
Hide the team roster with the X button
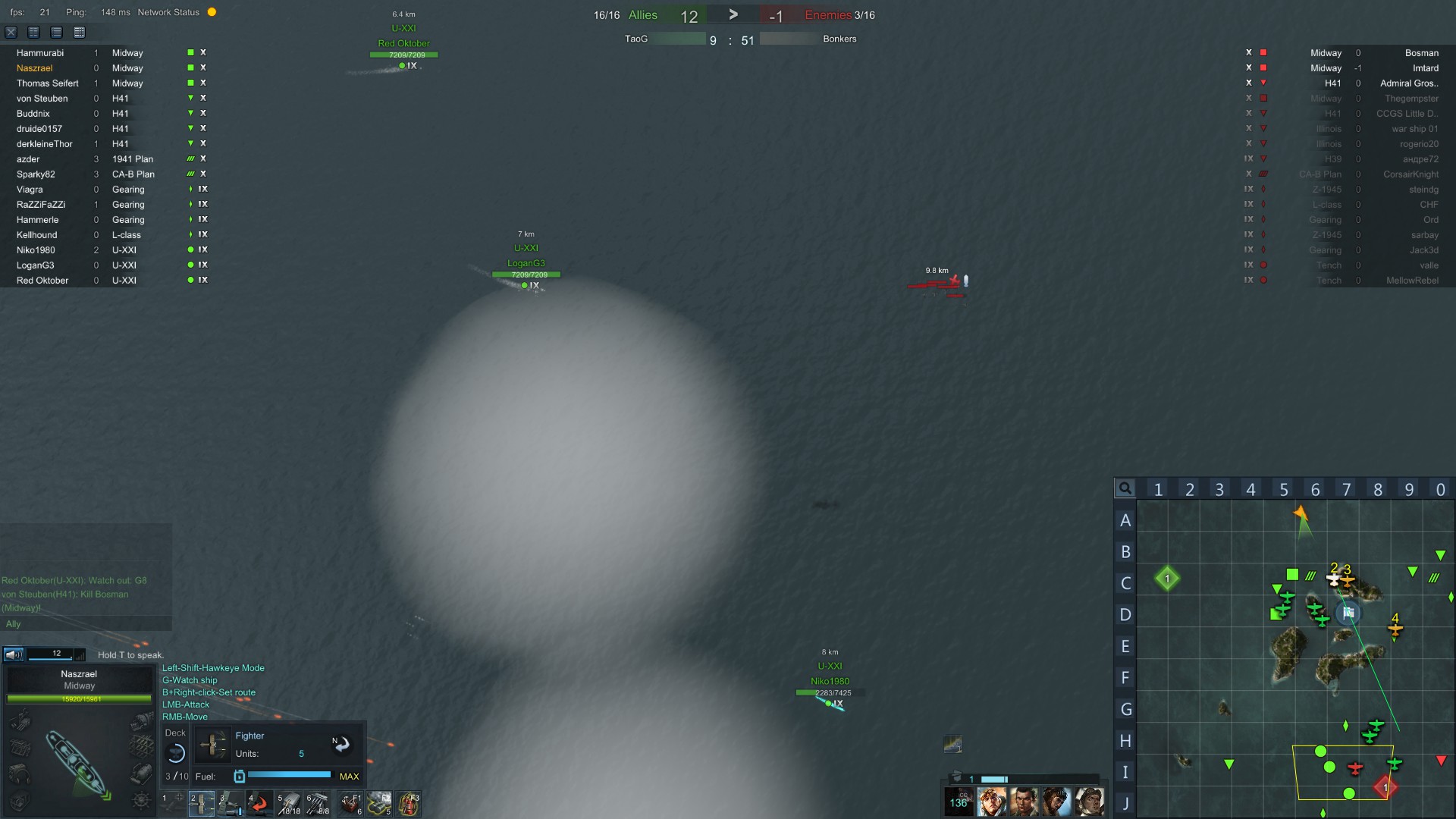pyautogui.click(x=11, y=33)
